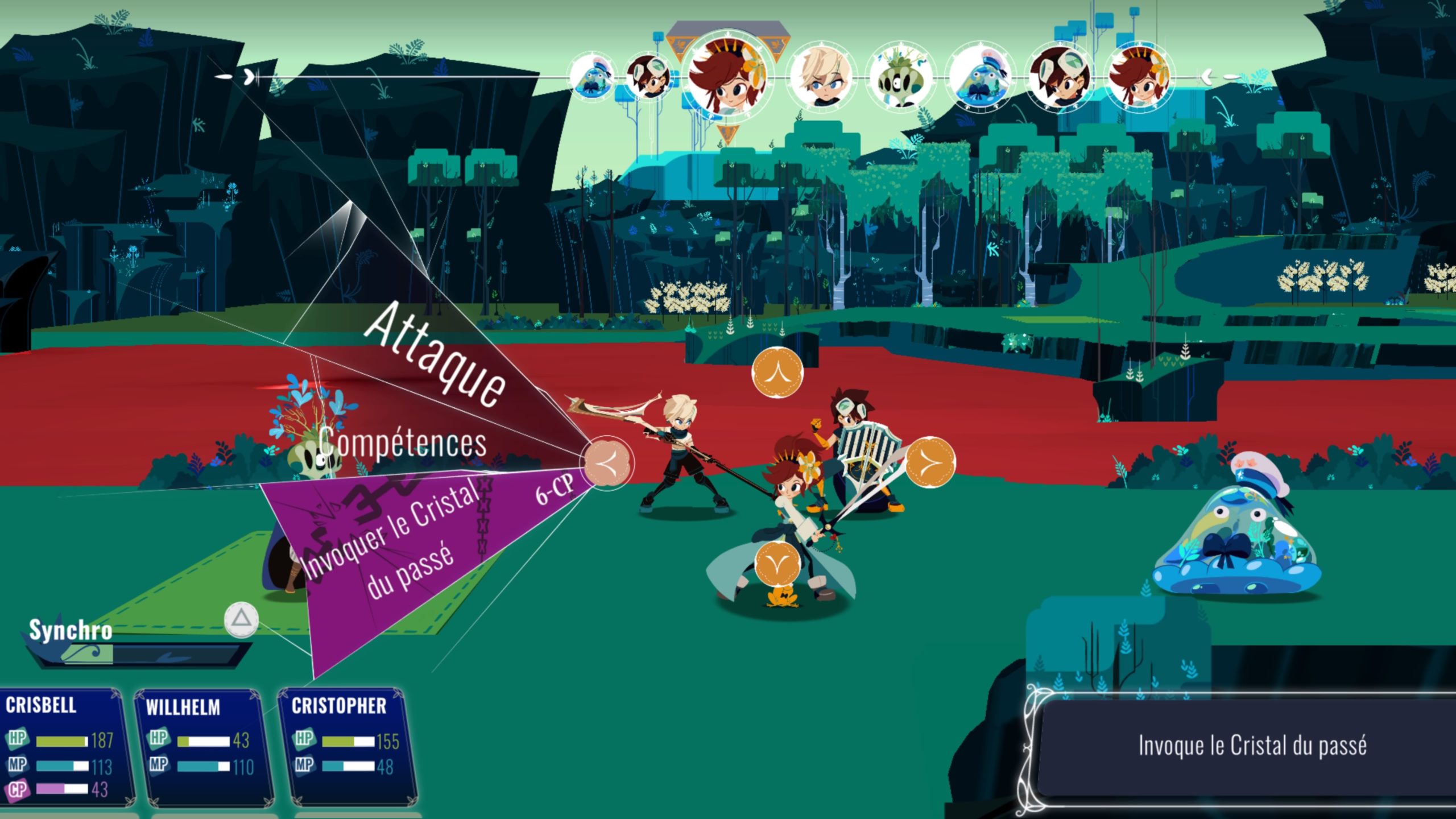Click the Cristopher status card

point(347,746)
